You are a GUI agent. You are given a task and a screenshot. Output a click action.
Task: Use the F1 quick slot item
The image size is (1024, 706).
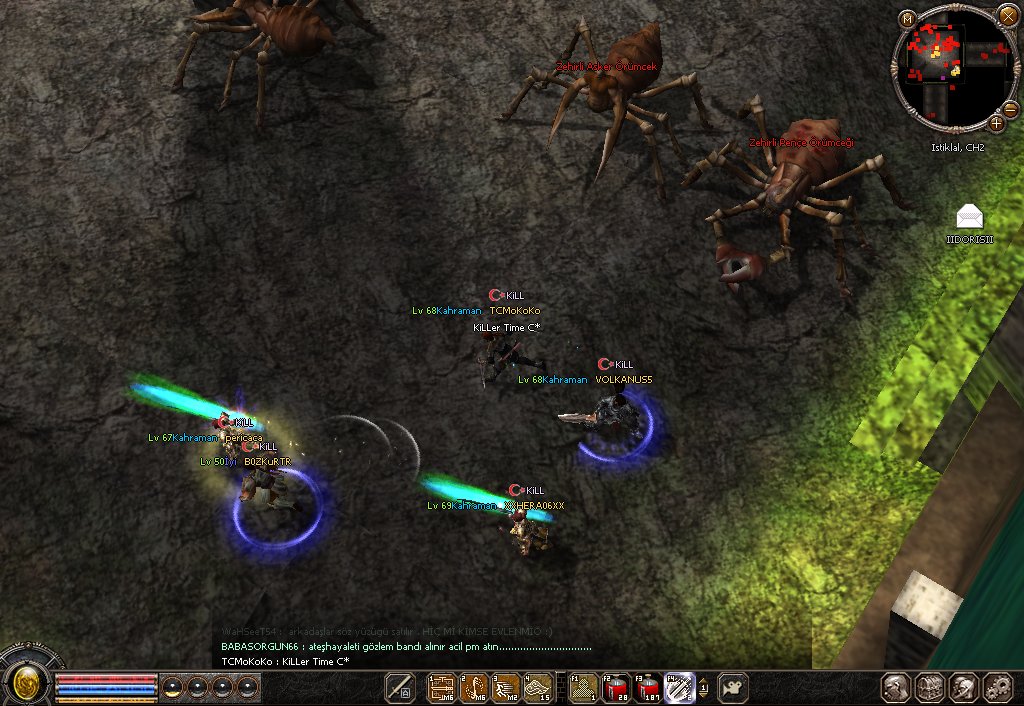tap(583, 687)
